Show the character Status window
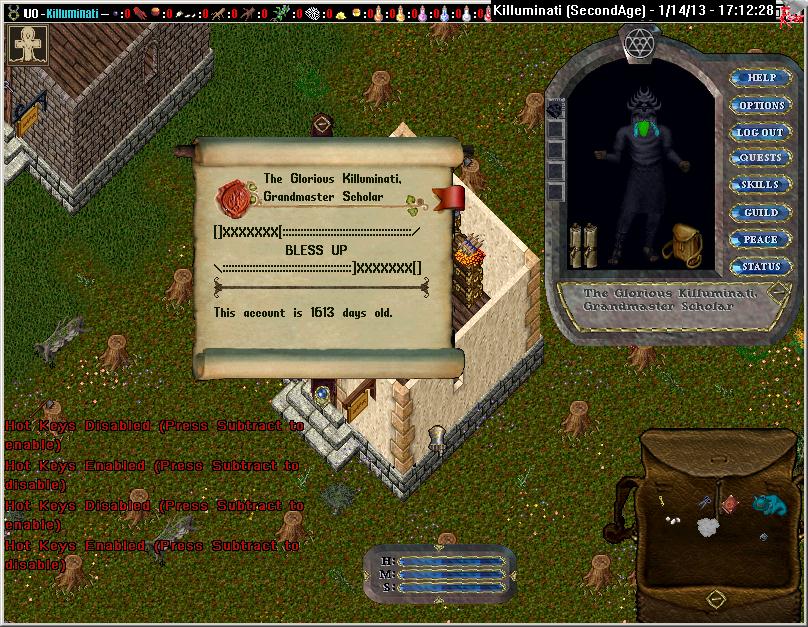808x627 pixels. tap(761, 266)
